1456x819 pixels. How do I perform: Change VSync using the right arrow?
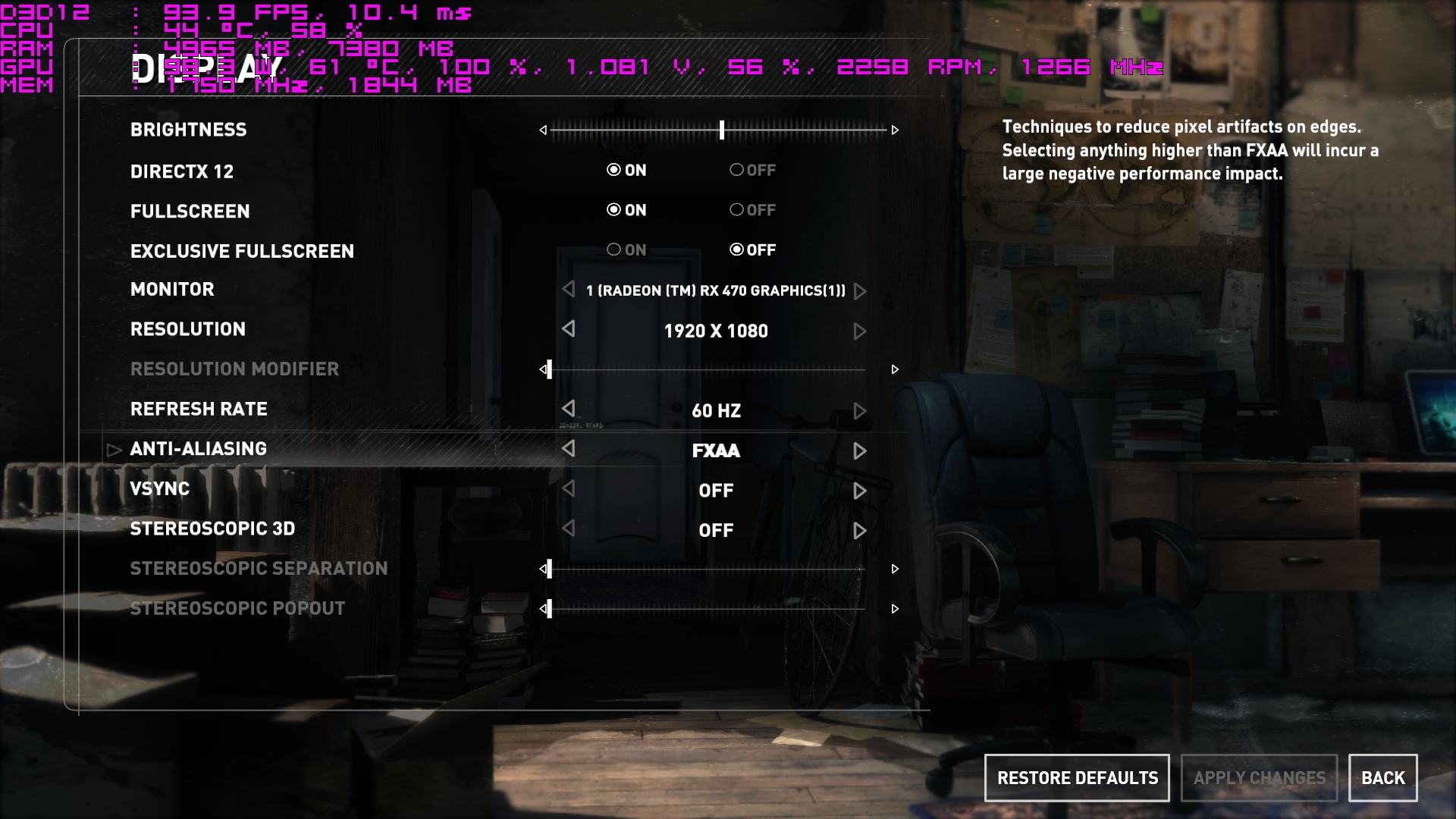tap(859, 491)
